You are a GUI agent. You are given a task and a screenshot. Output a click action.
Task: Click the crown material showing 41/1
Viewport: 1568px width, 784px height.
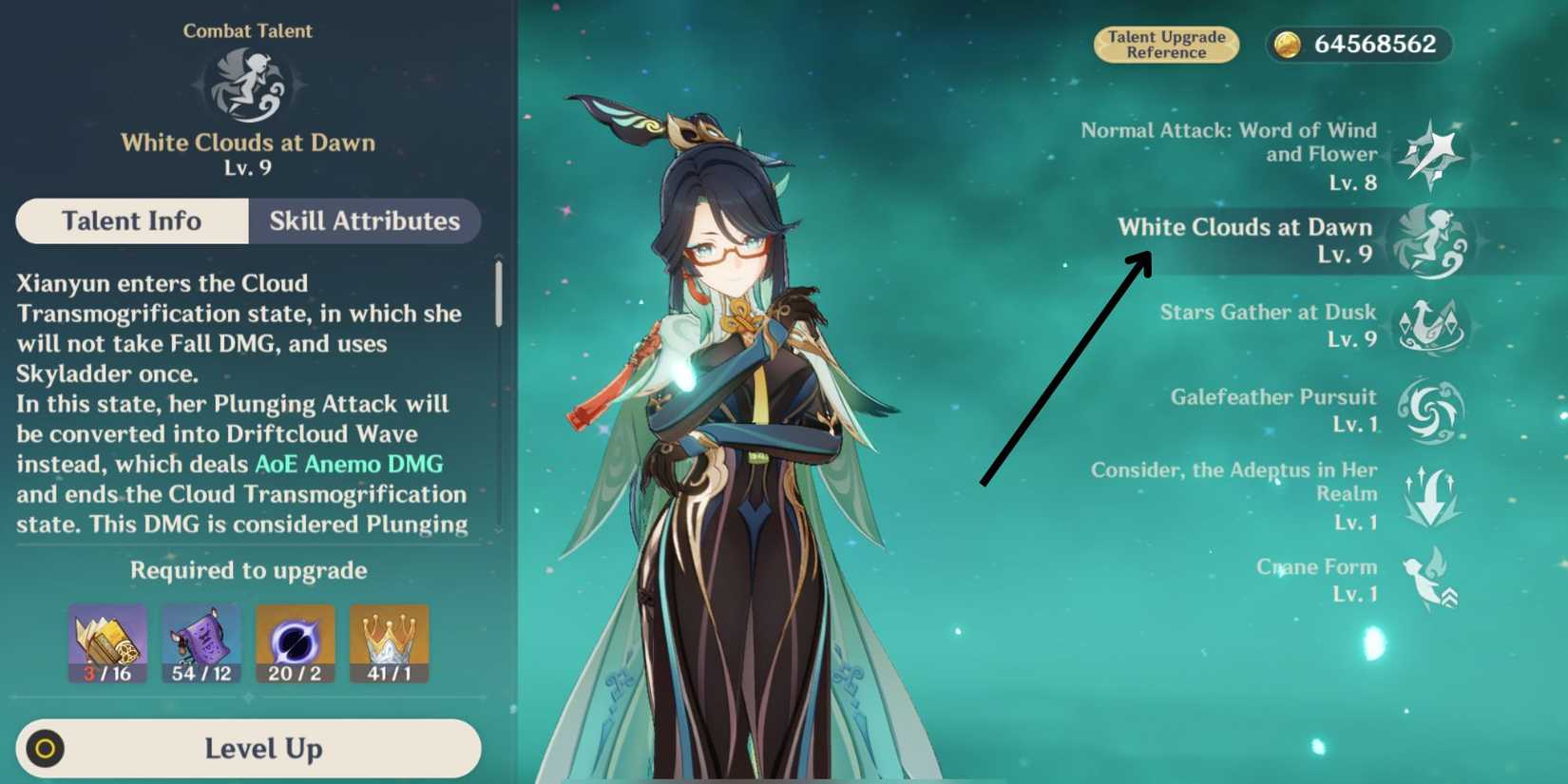[x=389, y=641]
